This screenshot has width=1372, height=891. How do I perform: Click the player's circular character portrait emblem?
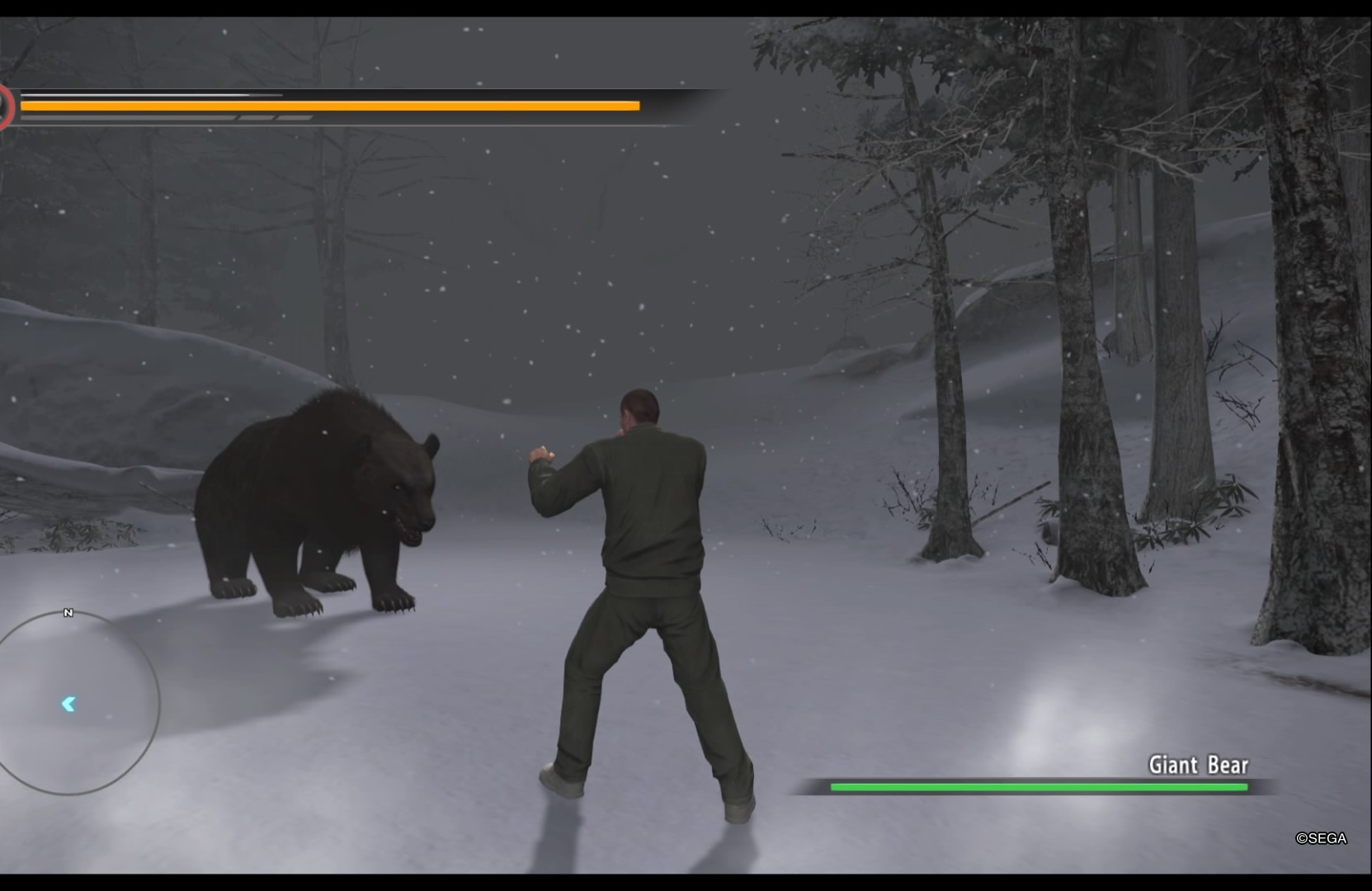pyautogui.click(x=5, y=104)
